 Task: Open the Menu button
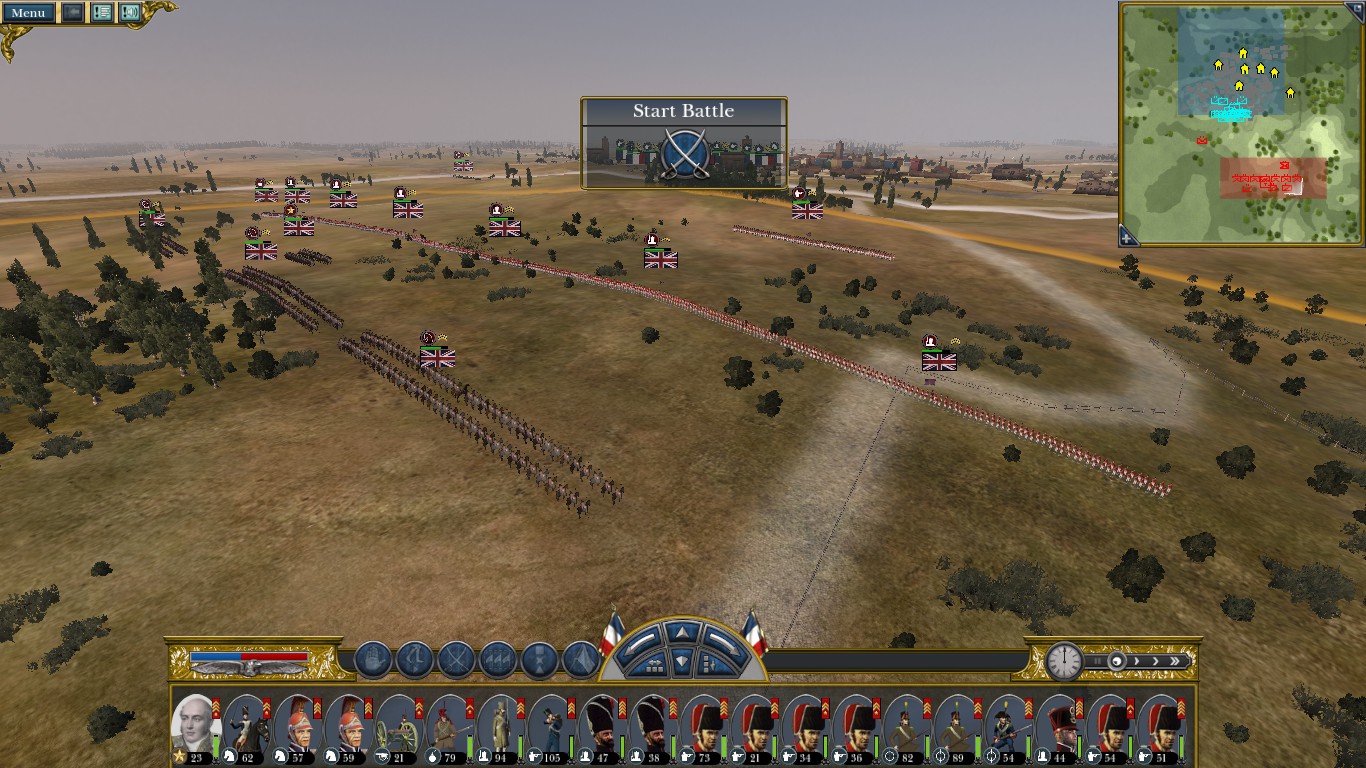click(x=28, y=13)
